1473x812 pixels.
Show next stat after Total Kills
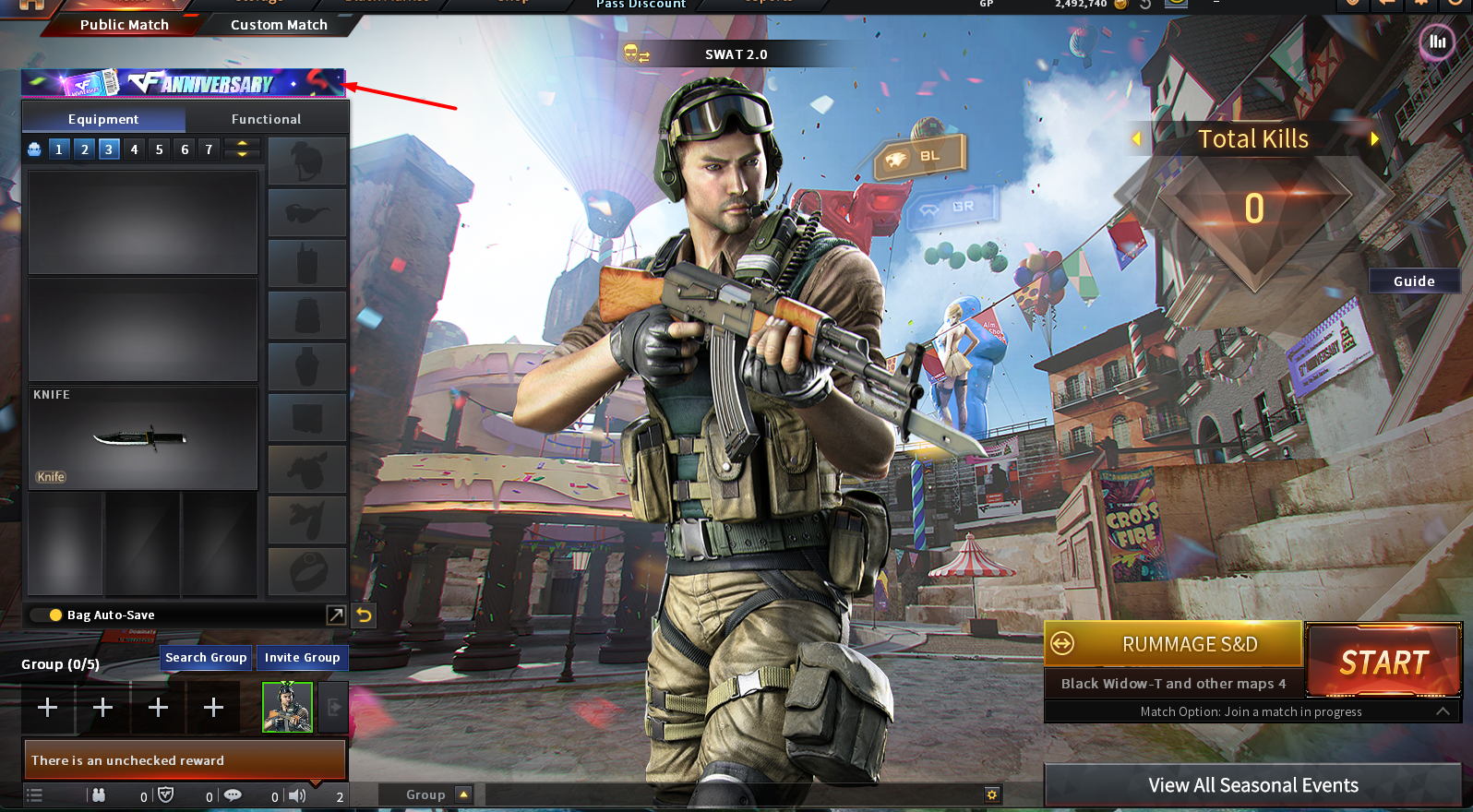[1374, 139]
